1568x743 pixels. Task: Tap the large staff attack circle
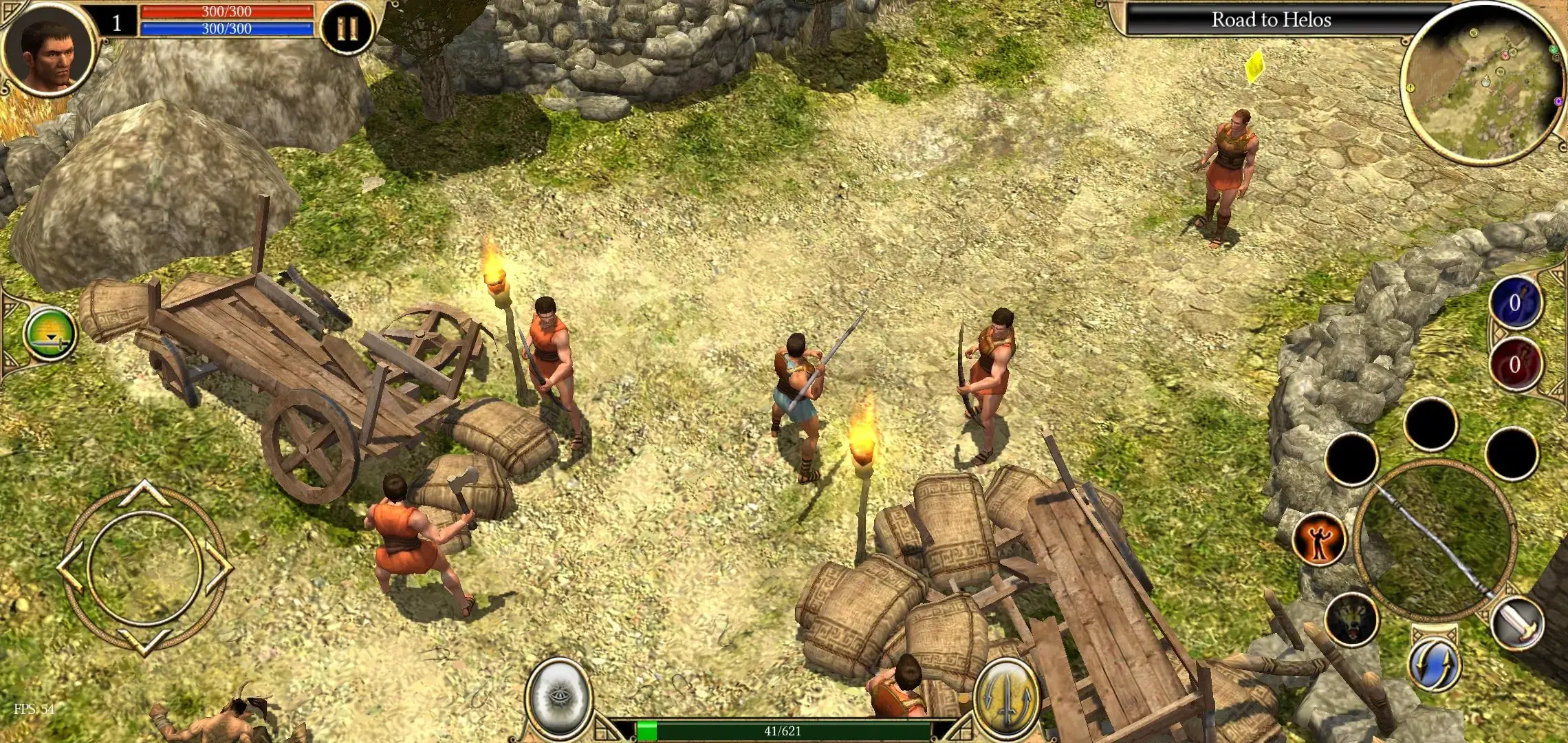(1435, 540)
